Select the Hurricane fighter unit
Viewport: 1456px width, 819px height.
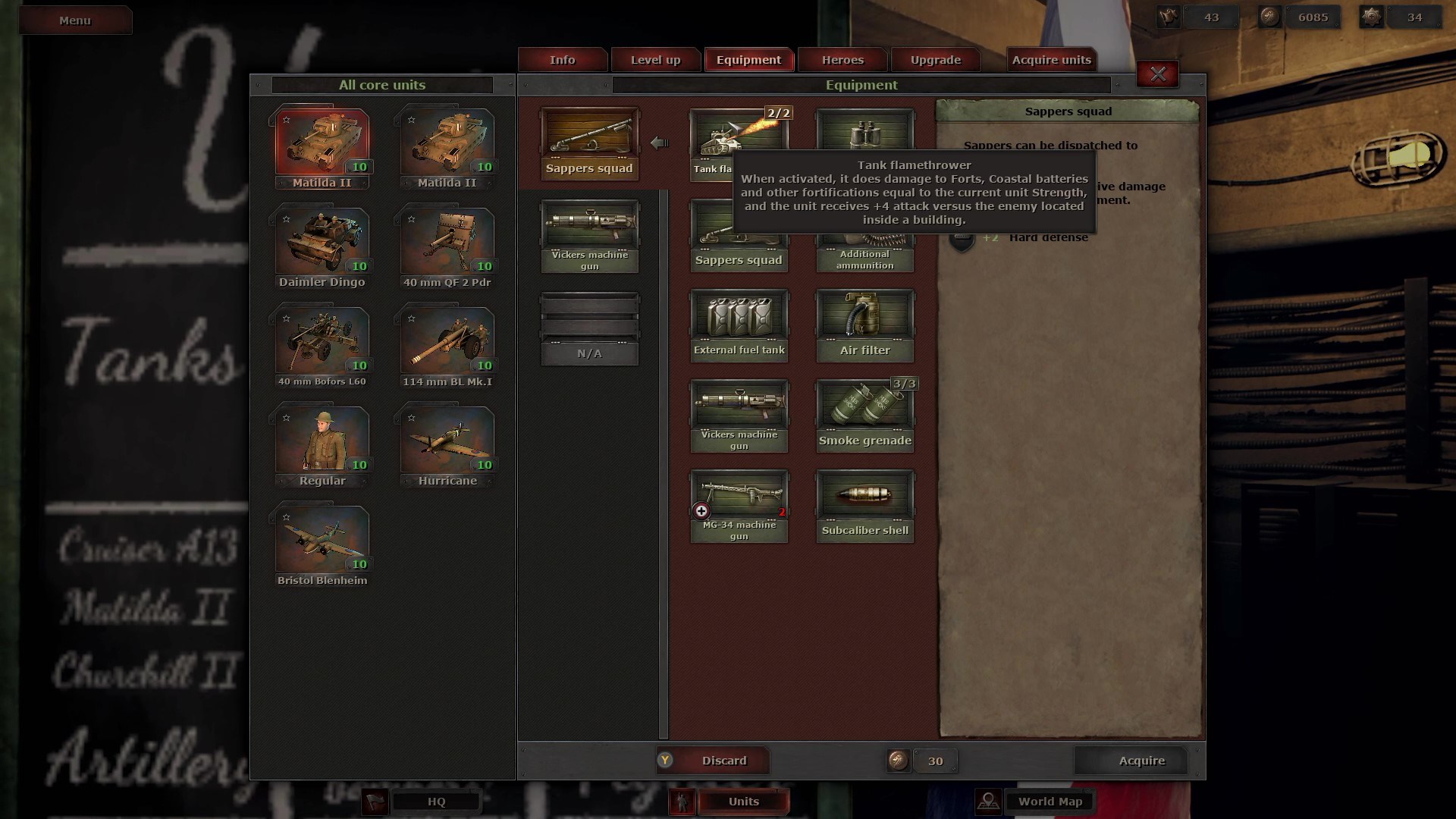(447, 445)
